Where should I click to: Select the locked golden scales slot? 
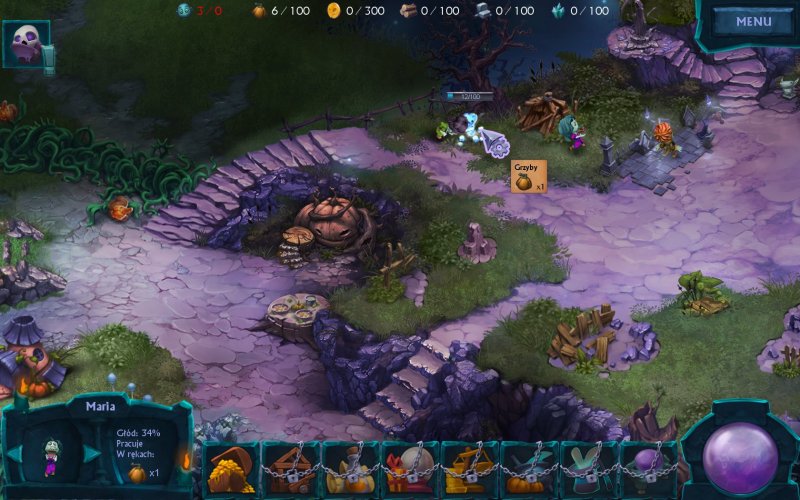tap(470, 470)
